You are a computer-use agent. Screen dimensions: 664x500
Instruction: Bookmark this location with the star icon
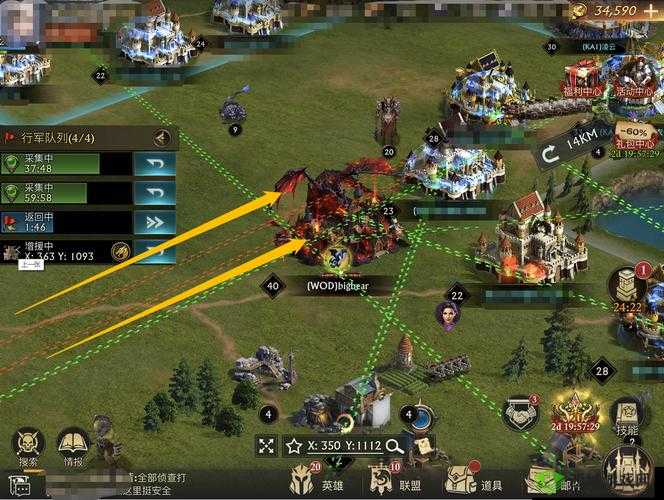(x=294, y=446)
